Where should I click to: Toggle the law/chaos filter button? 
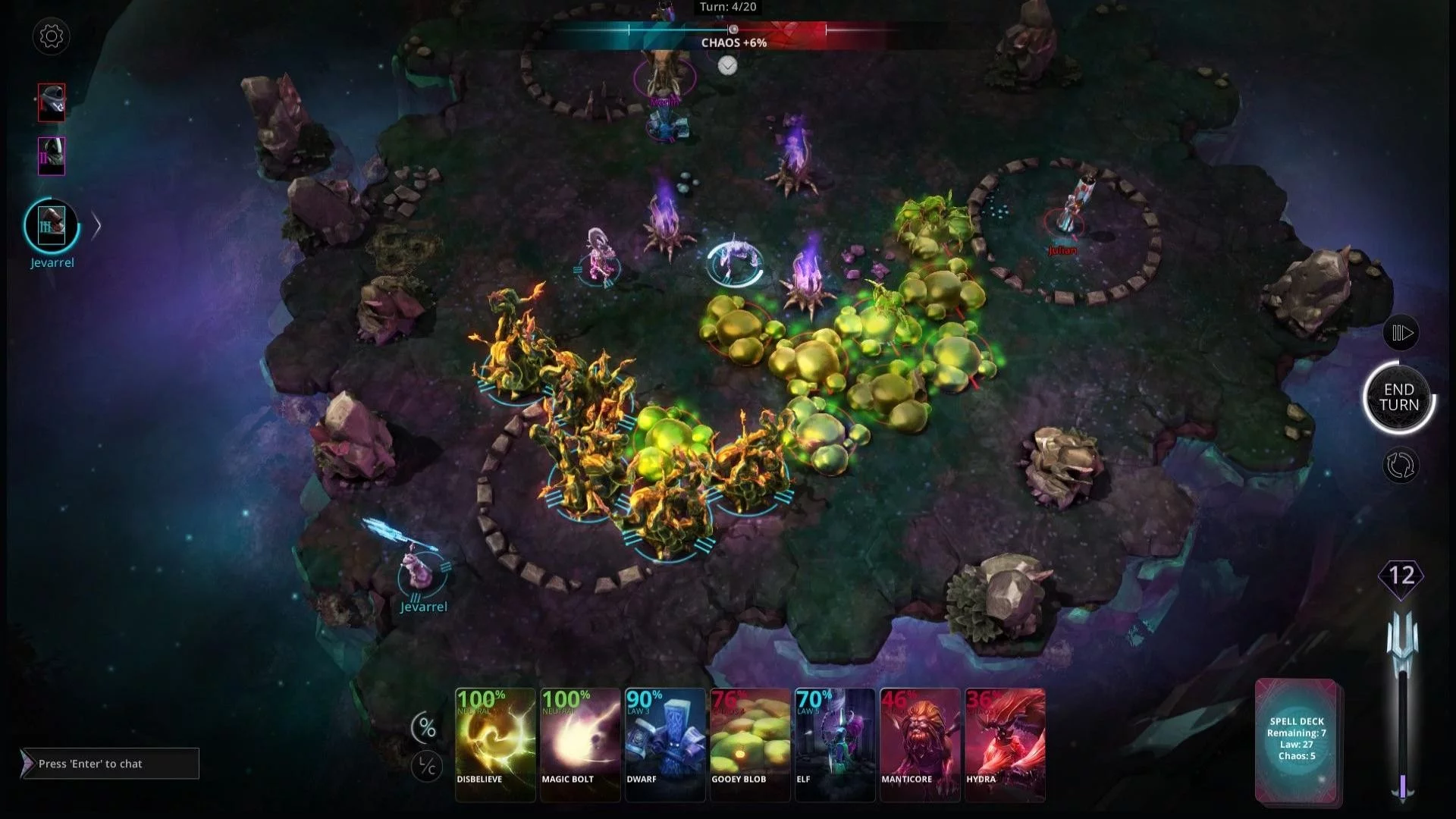(x=427, y=767)
